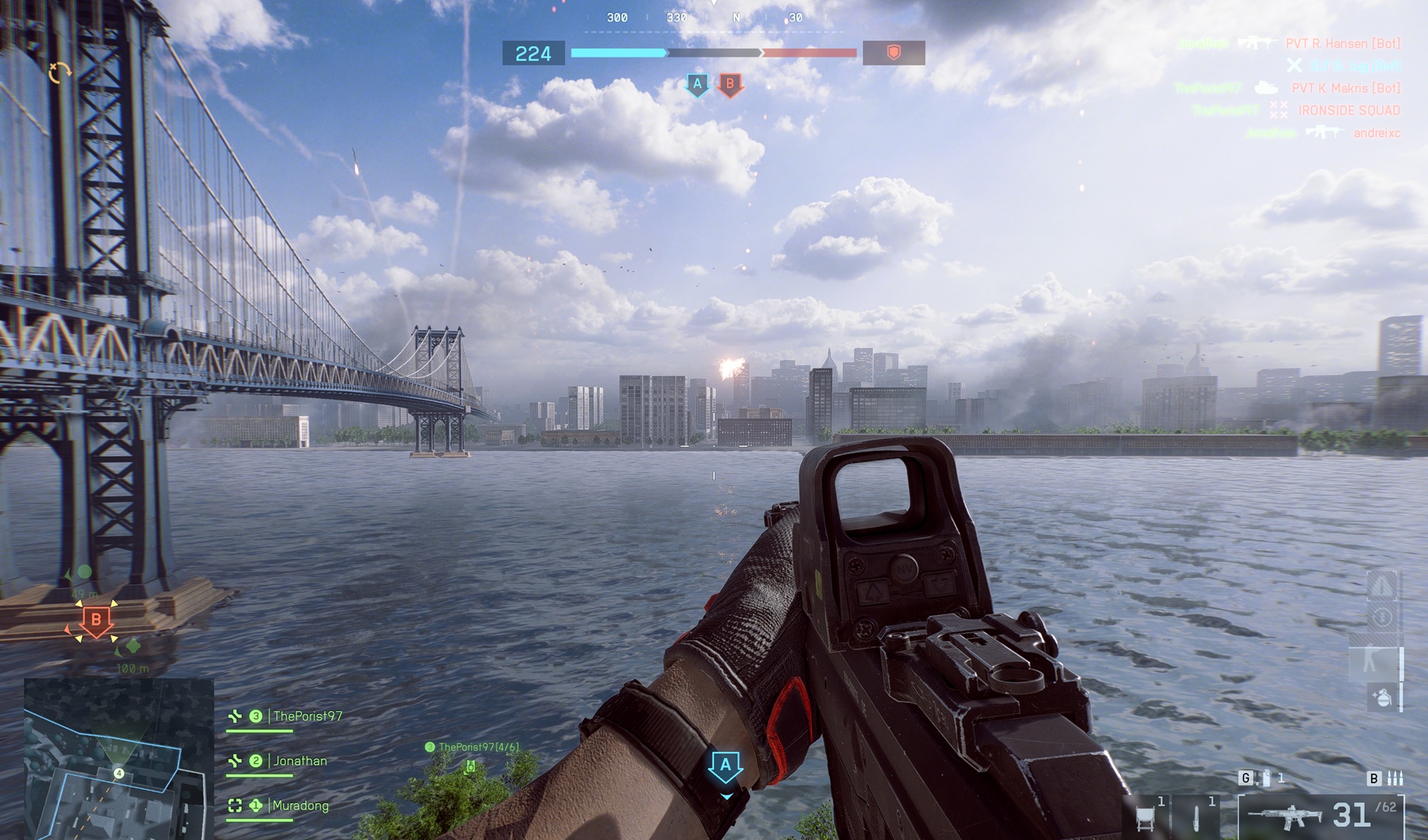
Task: Choose the ammo crate gadget slot
Action: pyautogui.click(x=1146, y=817)
